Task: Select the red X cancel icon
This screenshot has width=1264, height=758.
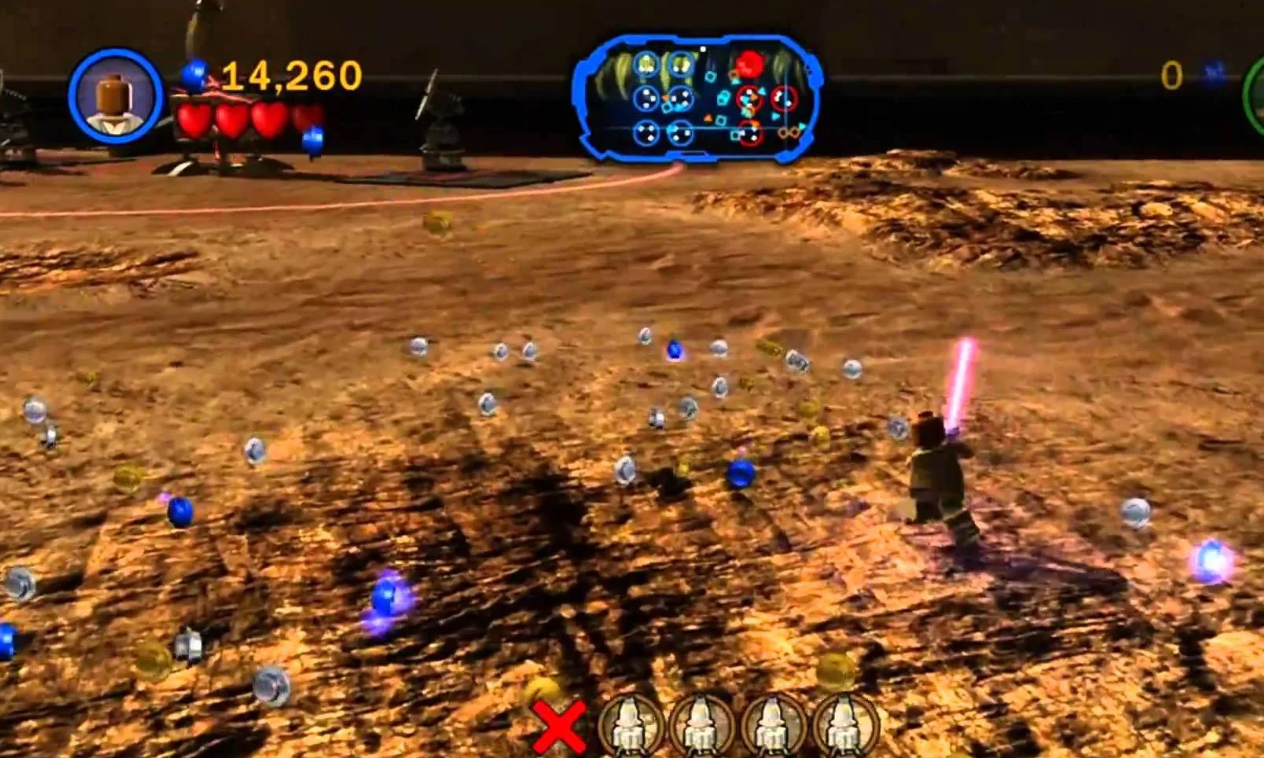Action: click(x=559, y=727)
